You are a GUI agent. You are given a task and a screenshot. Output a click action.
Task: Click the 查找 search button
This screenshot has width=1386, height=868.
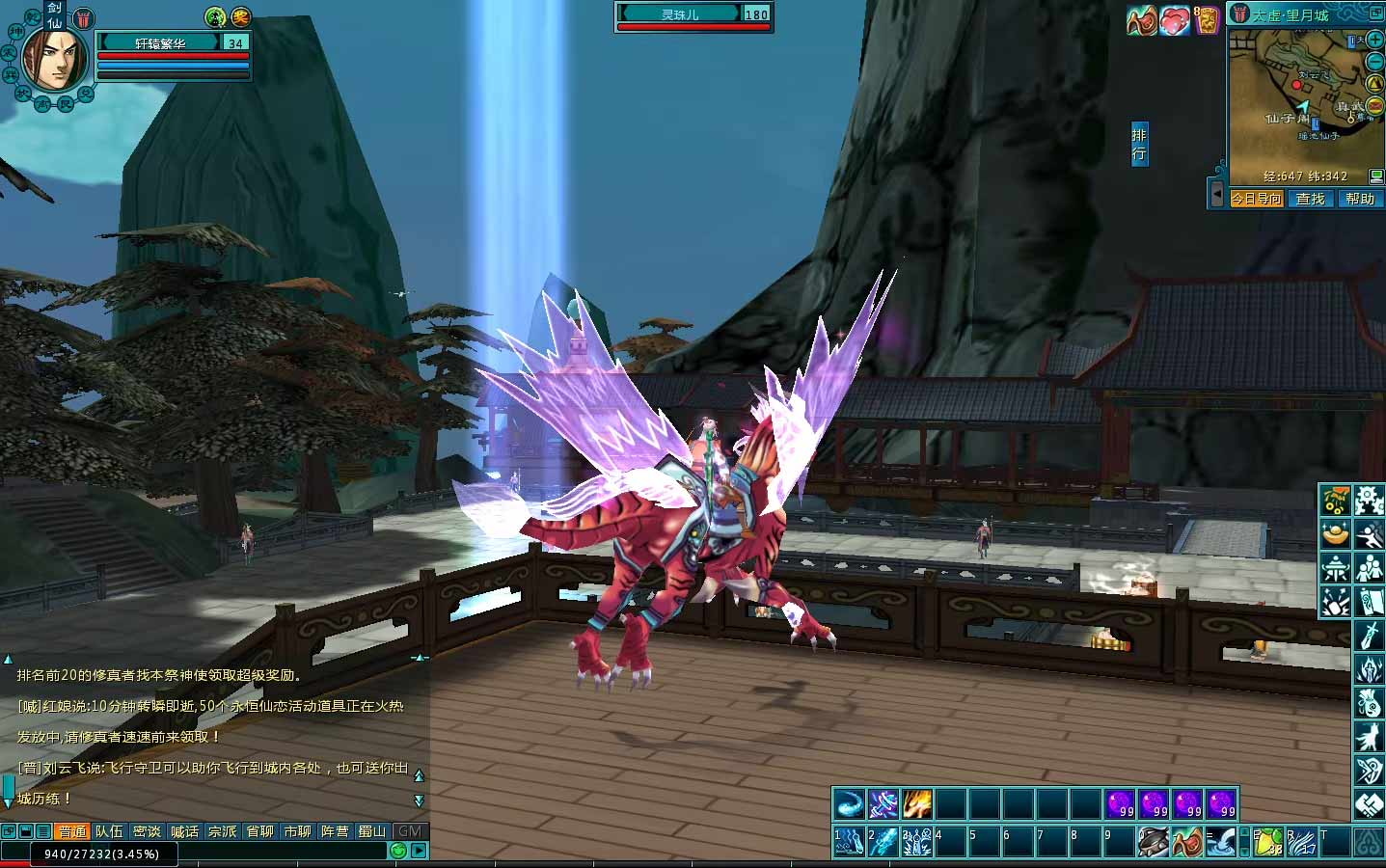tap(1310, 199)
